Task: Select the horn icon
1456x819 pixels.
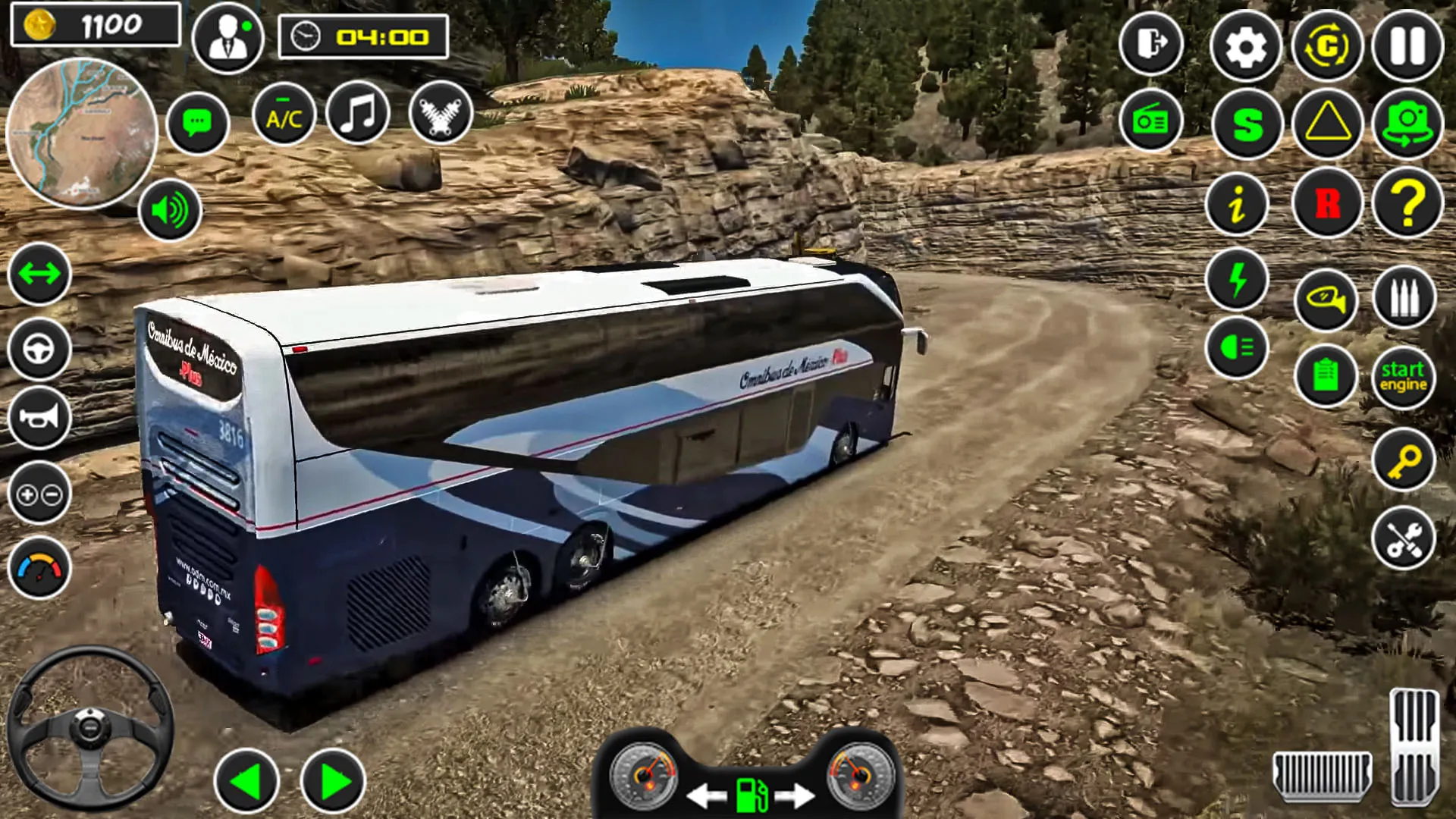Action: coord(39,415)
